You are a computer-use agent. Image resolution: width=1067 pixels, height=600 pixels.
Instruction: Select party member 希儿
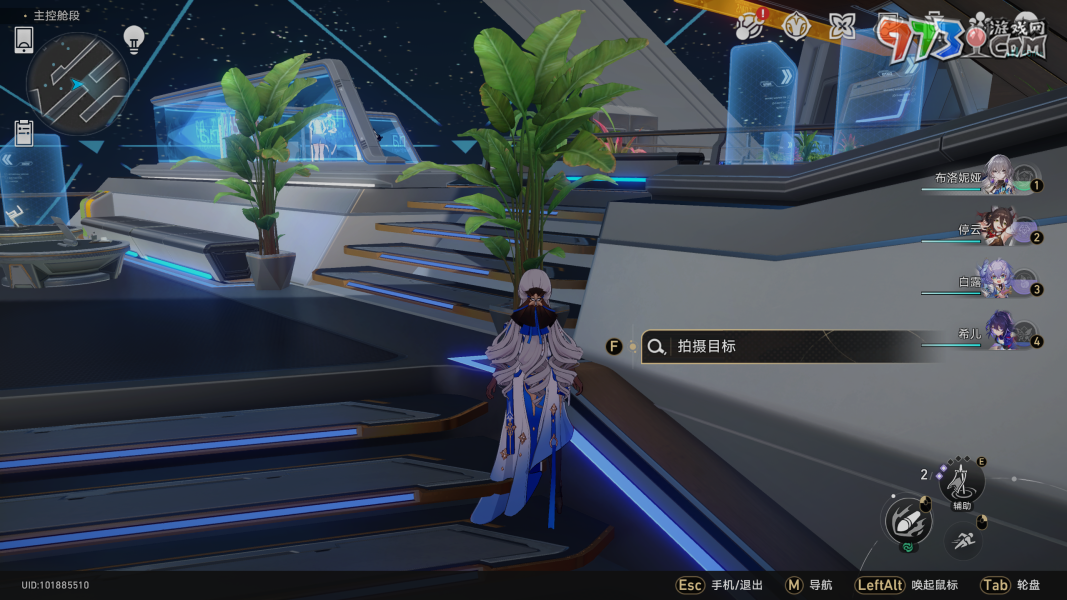click(998, 335)
